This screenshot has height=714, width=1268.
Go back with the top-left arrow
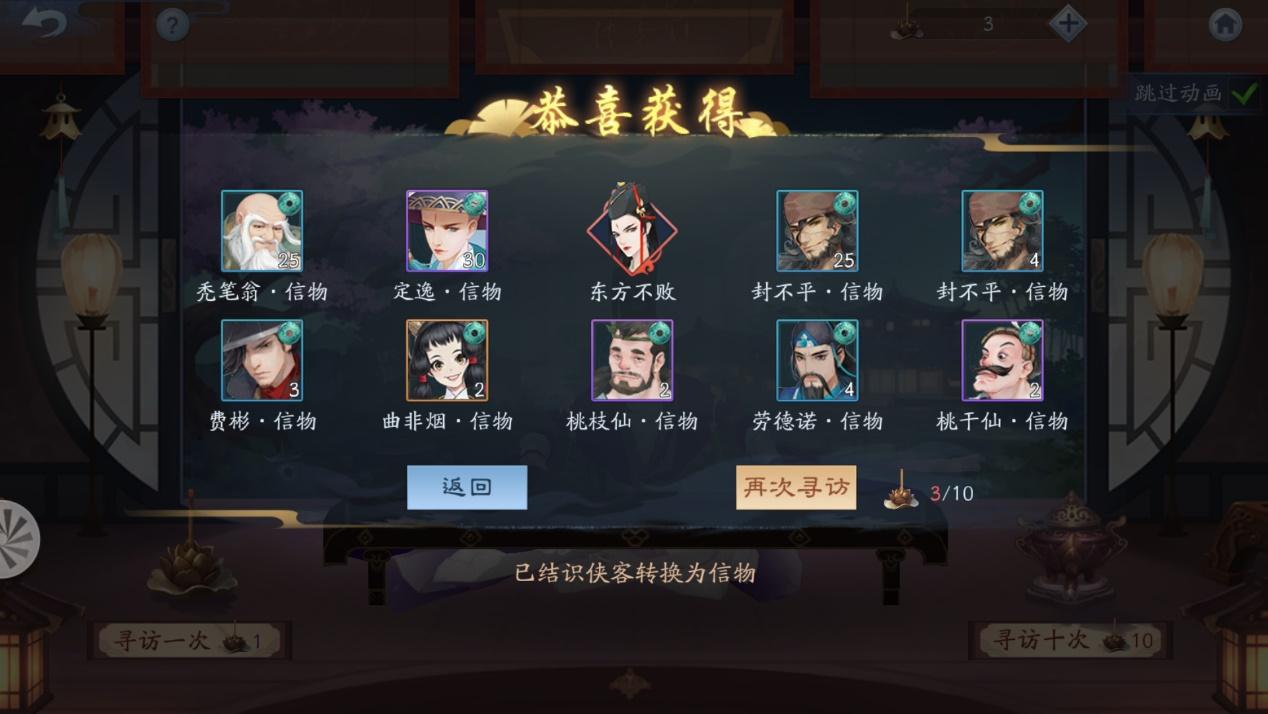click(x=43, y=23)
